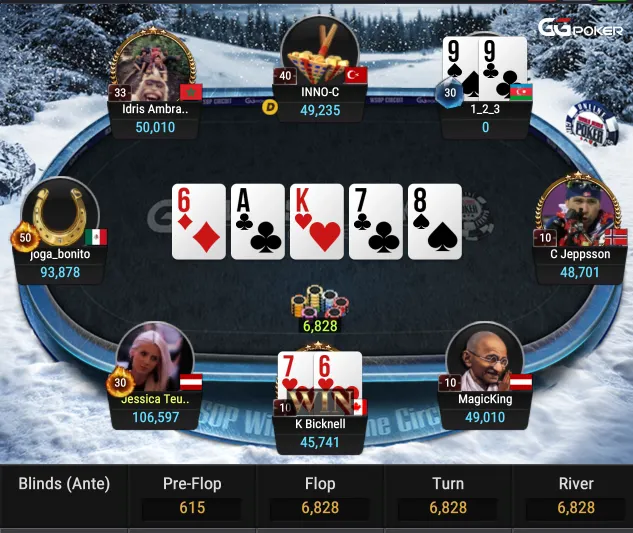633x533 pixels.
Task: Show the Turn street action
Action: 447,495
